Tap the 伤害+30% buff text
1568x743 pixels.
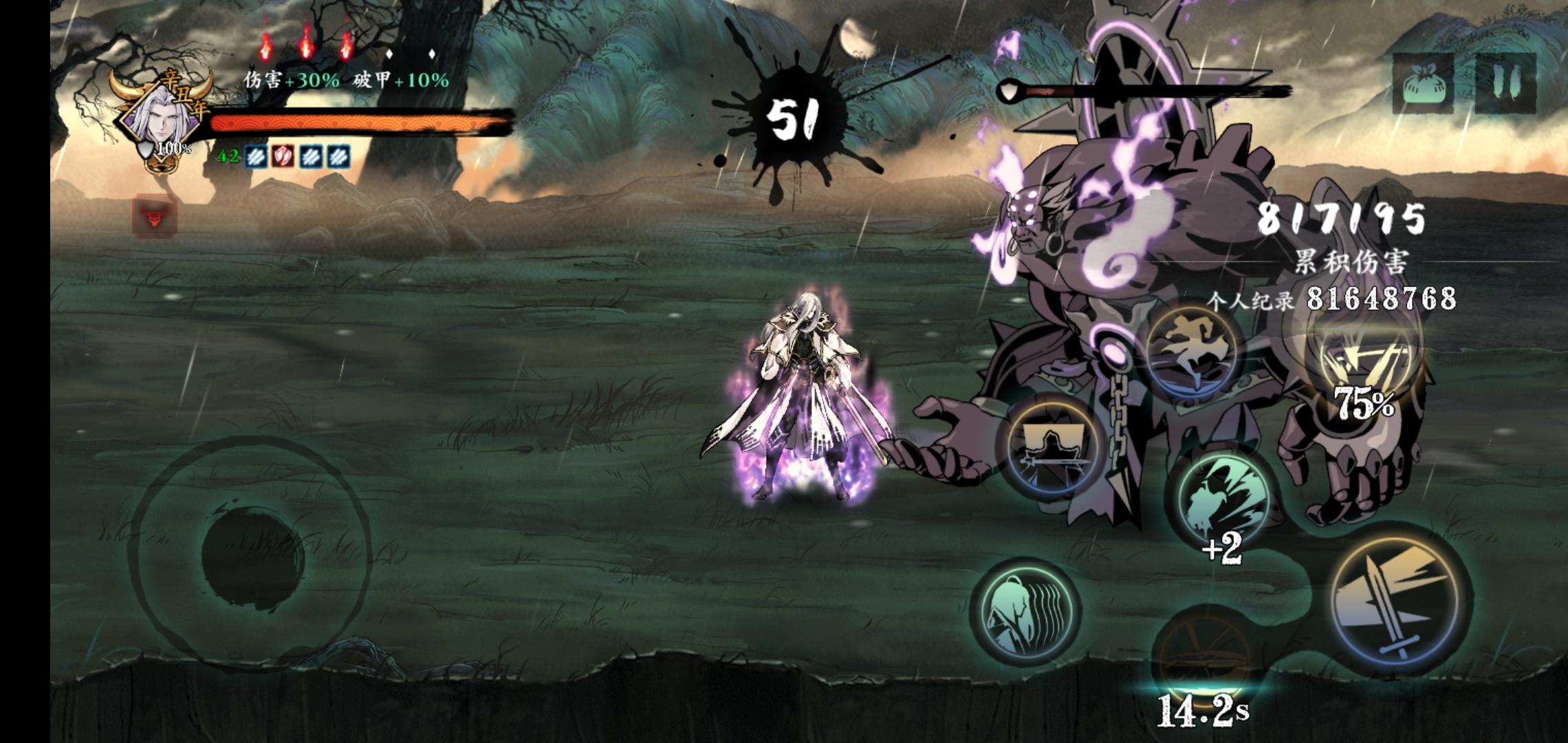(292, 80)
